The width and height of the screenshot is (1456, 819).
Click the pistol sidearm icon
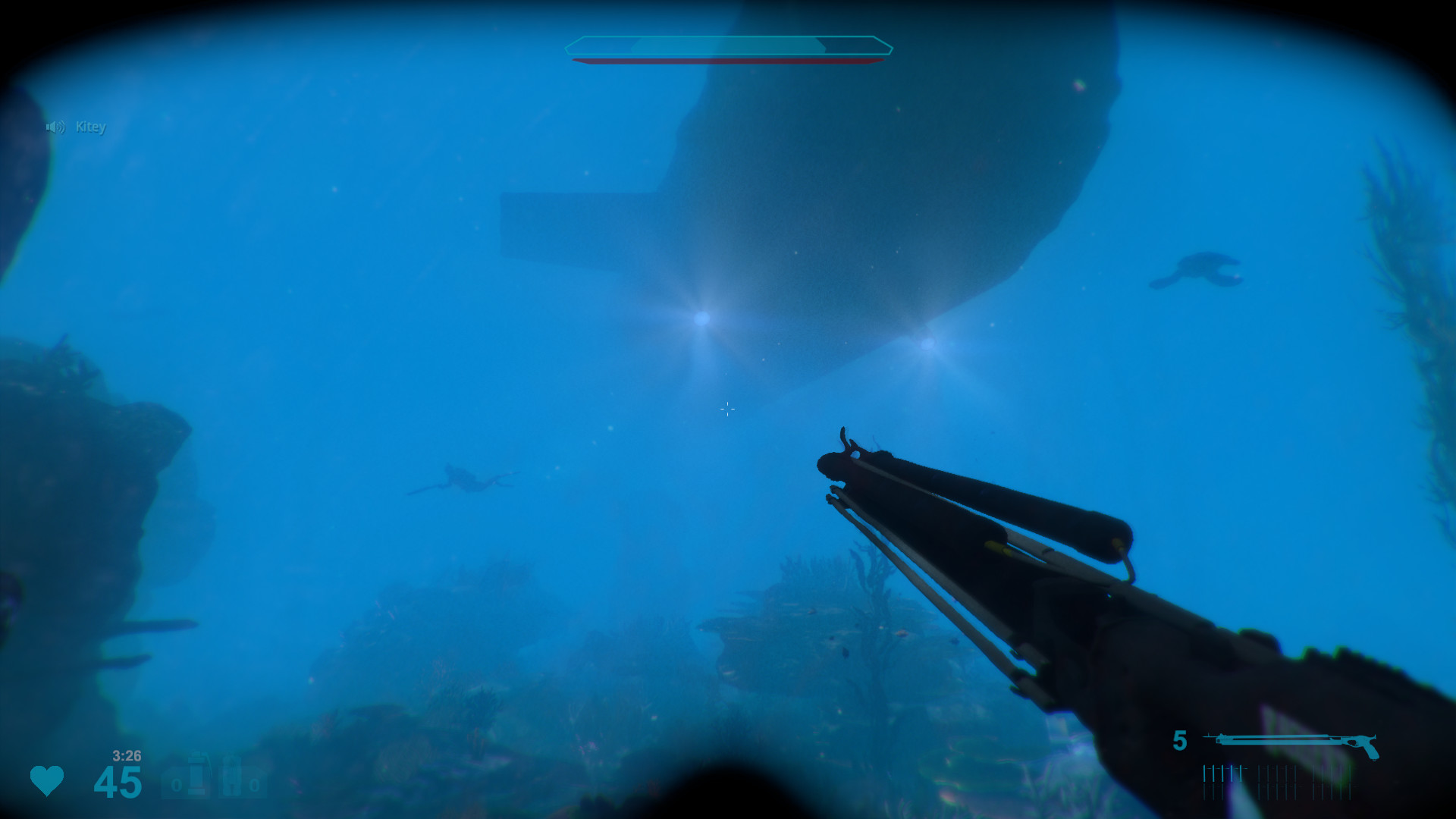[1369, 747]
